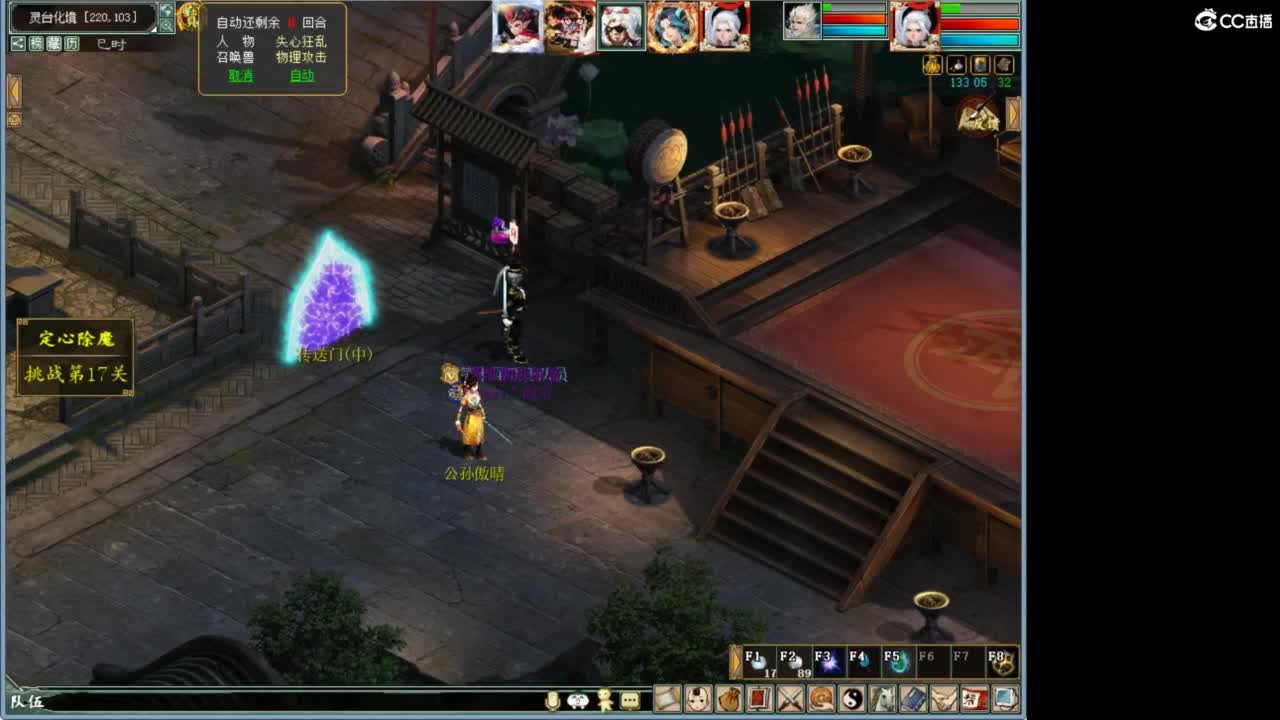1280x720 pixels.
Task: Click the green 自动 auto-battle link
Action: point(302,76)
